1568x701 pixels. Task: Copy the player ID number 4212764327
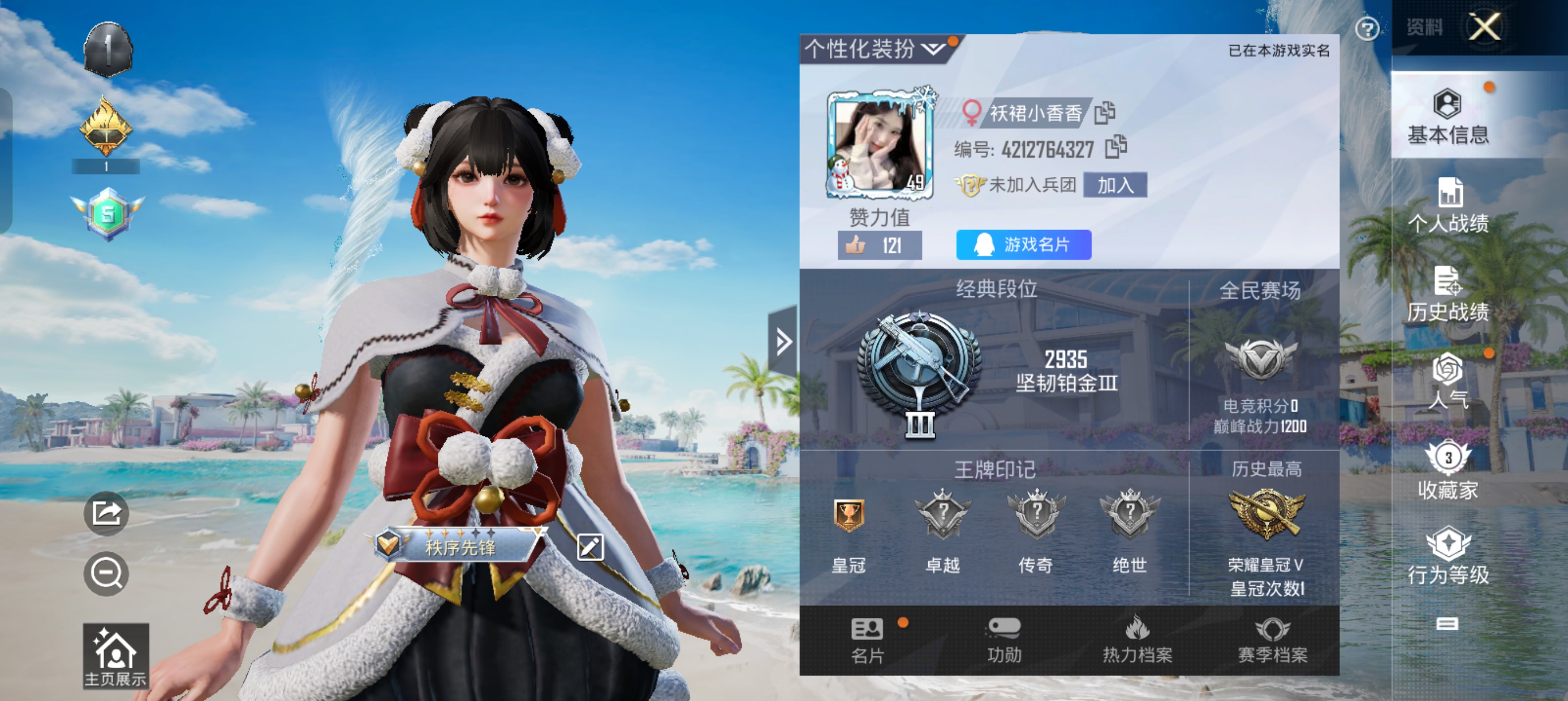pyautogui.click(x=1115, y=147)
